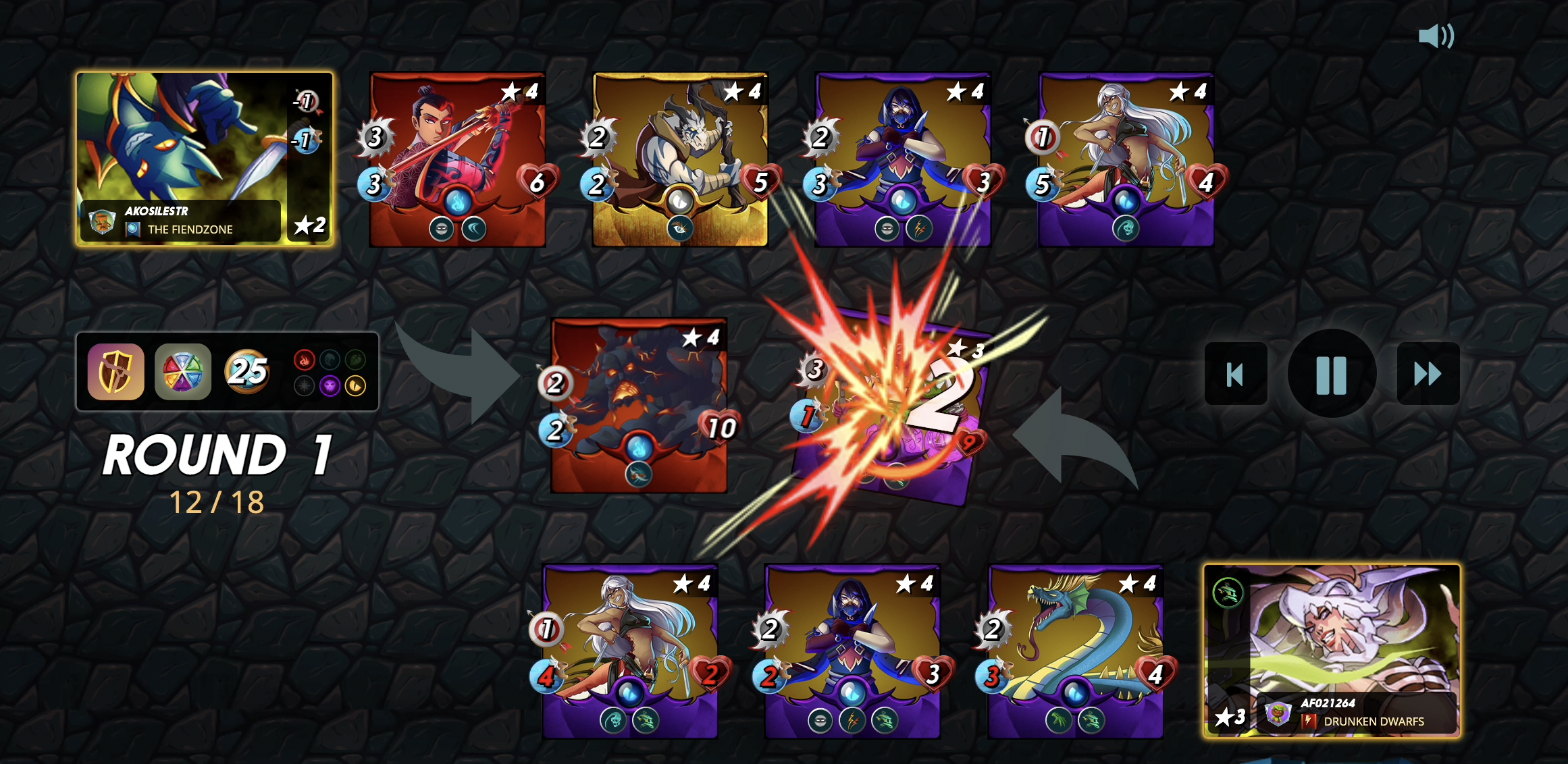This screenshot has height=764, width=1568.
Task: Toggle the sound speaker icon
Action: [x=1436, y=36]
